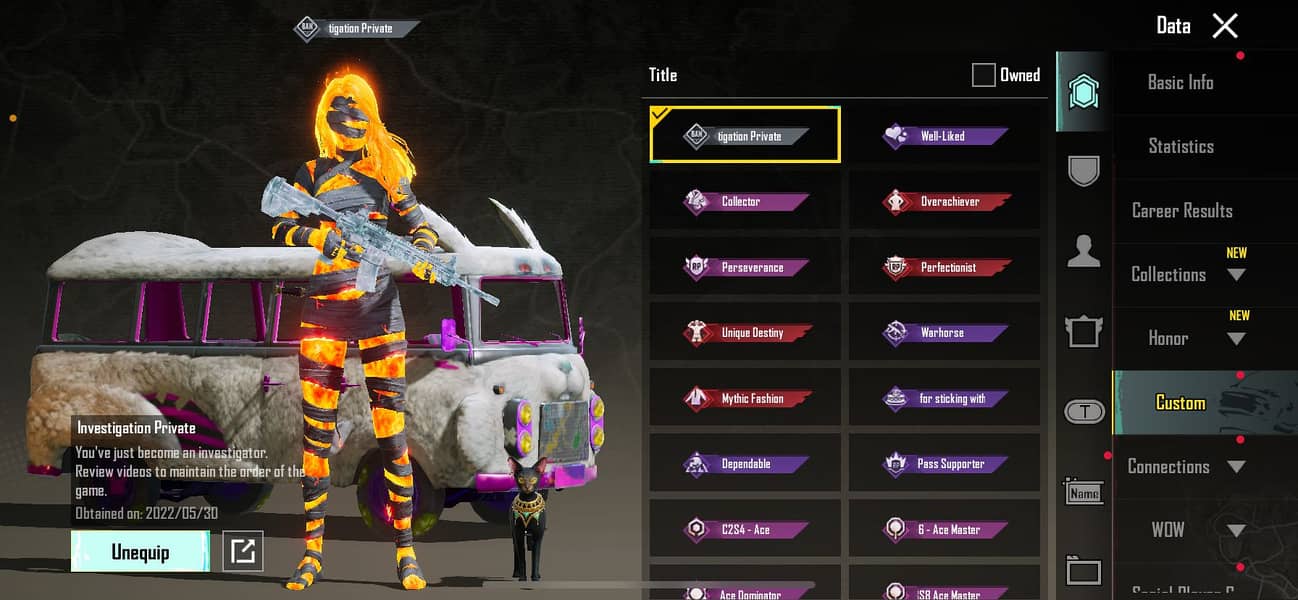Viewport: 1298px width, 600px height.
Task: Show Career Results
Action: pos(1181,211)
